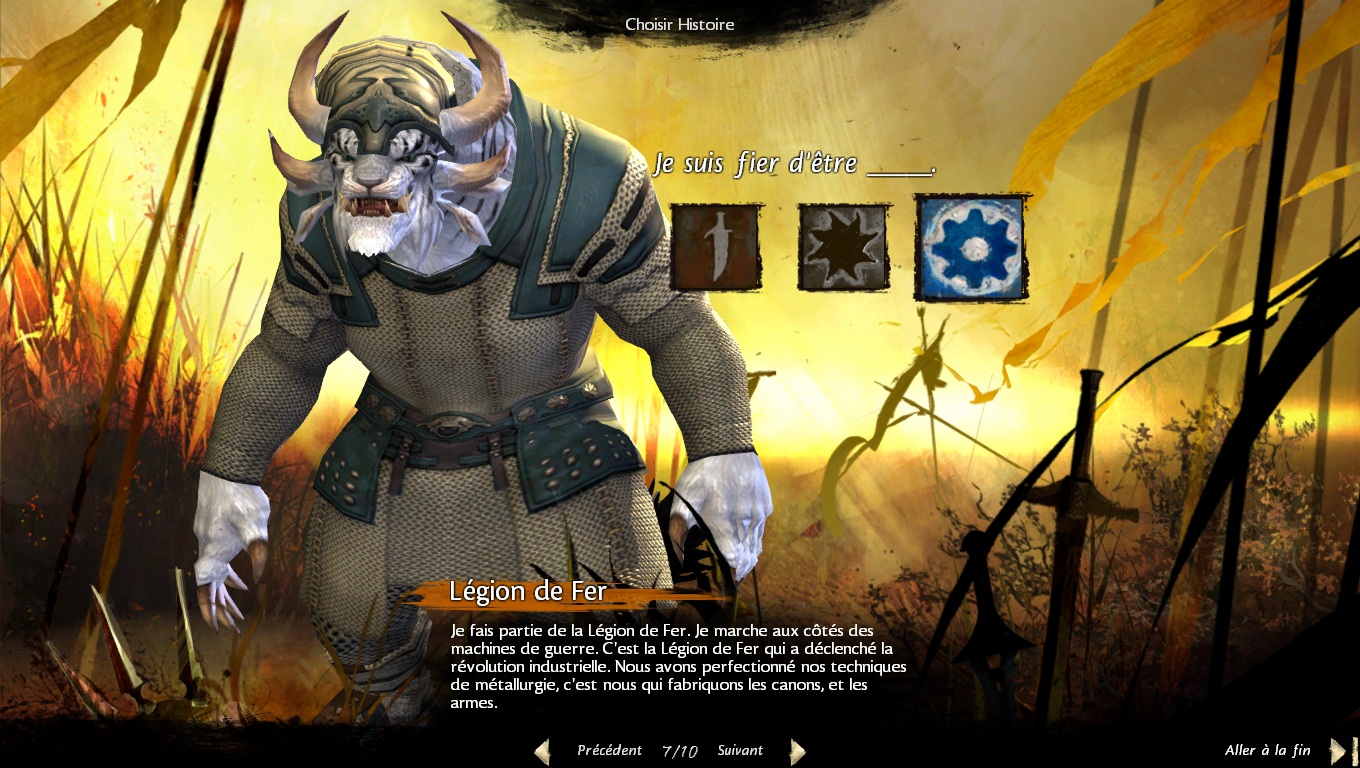Image resolution: width=1360 pixels, height=768 pixels.
Task: Skip ahead with Aller à la fin
Action: (x=1267, y=750)
